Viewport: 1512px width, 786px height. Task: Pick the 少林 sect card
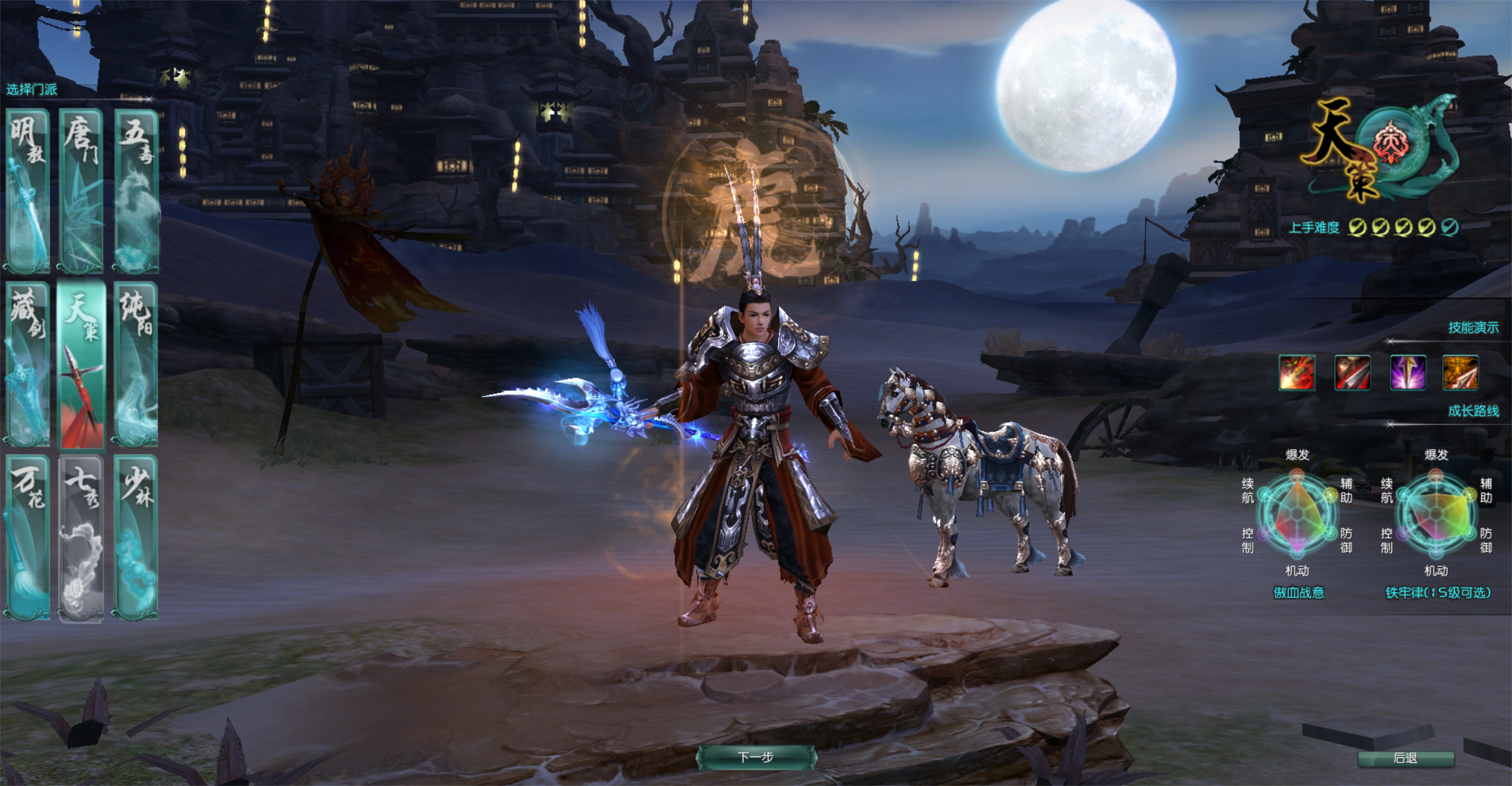pos(136,537)
